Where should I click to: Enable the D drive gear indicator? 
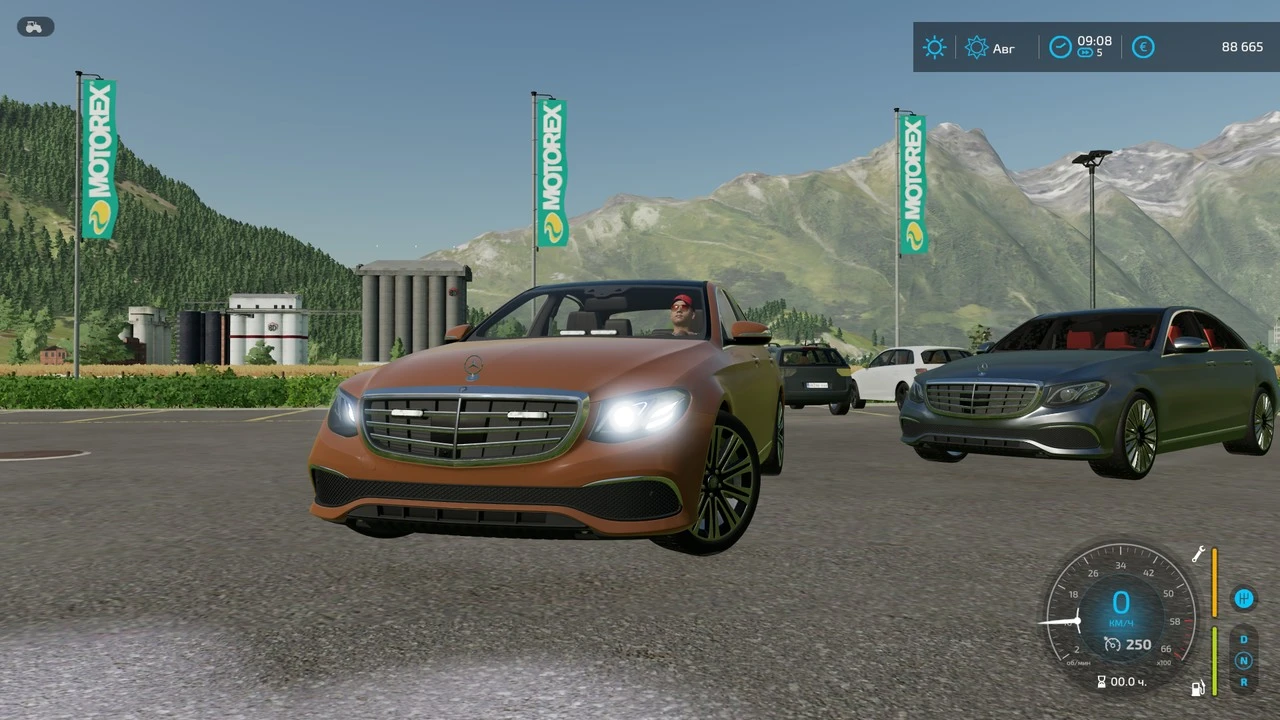[1244, 640]
